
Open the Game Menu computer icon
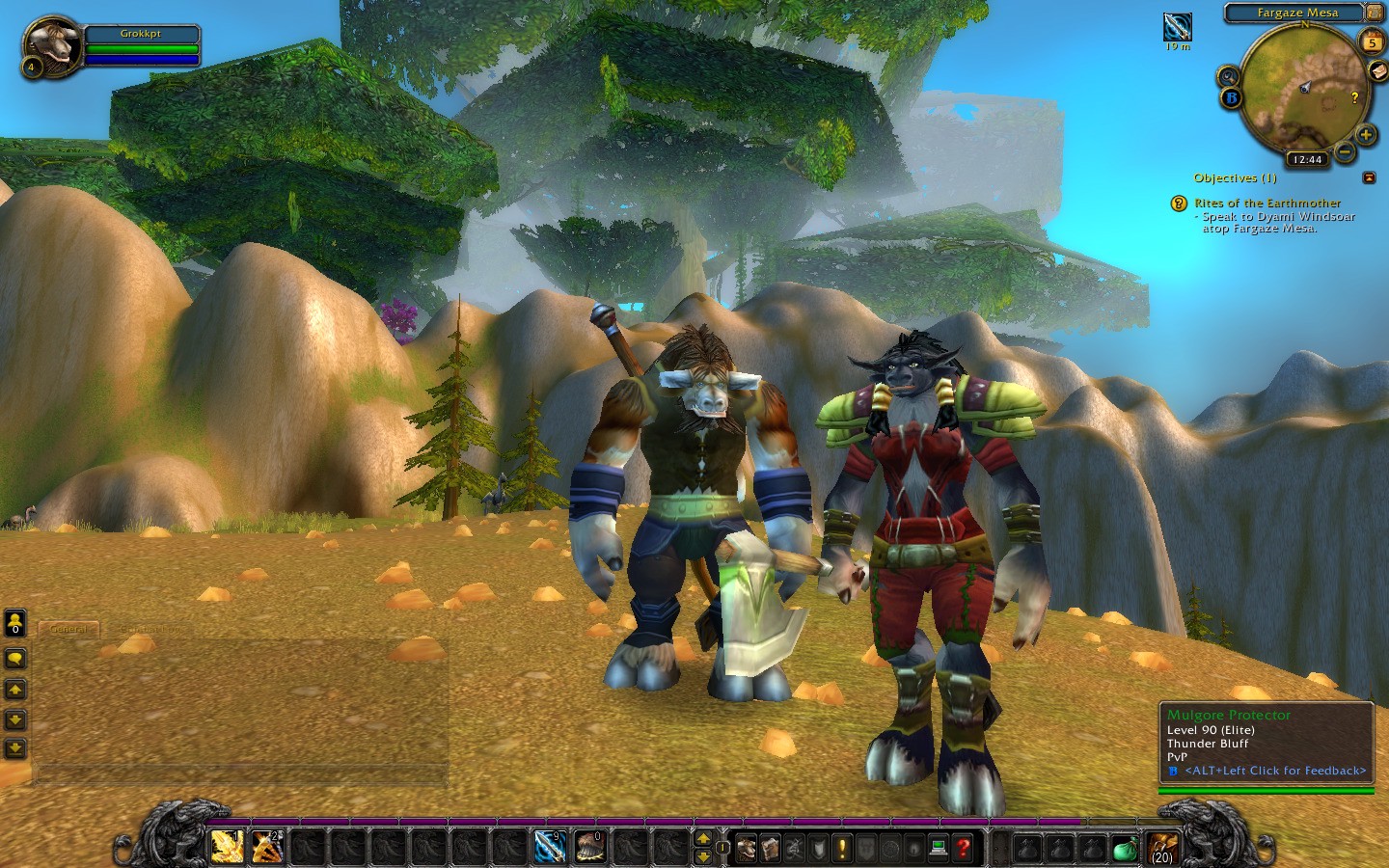[x=938, y=848]
